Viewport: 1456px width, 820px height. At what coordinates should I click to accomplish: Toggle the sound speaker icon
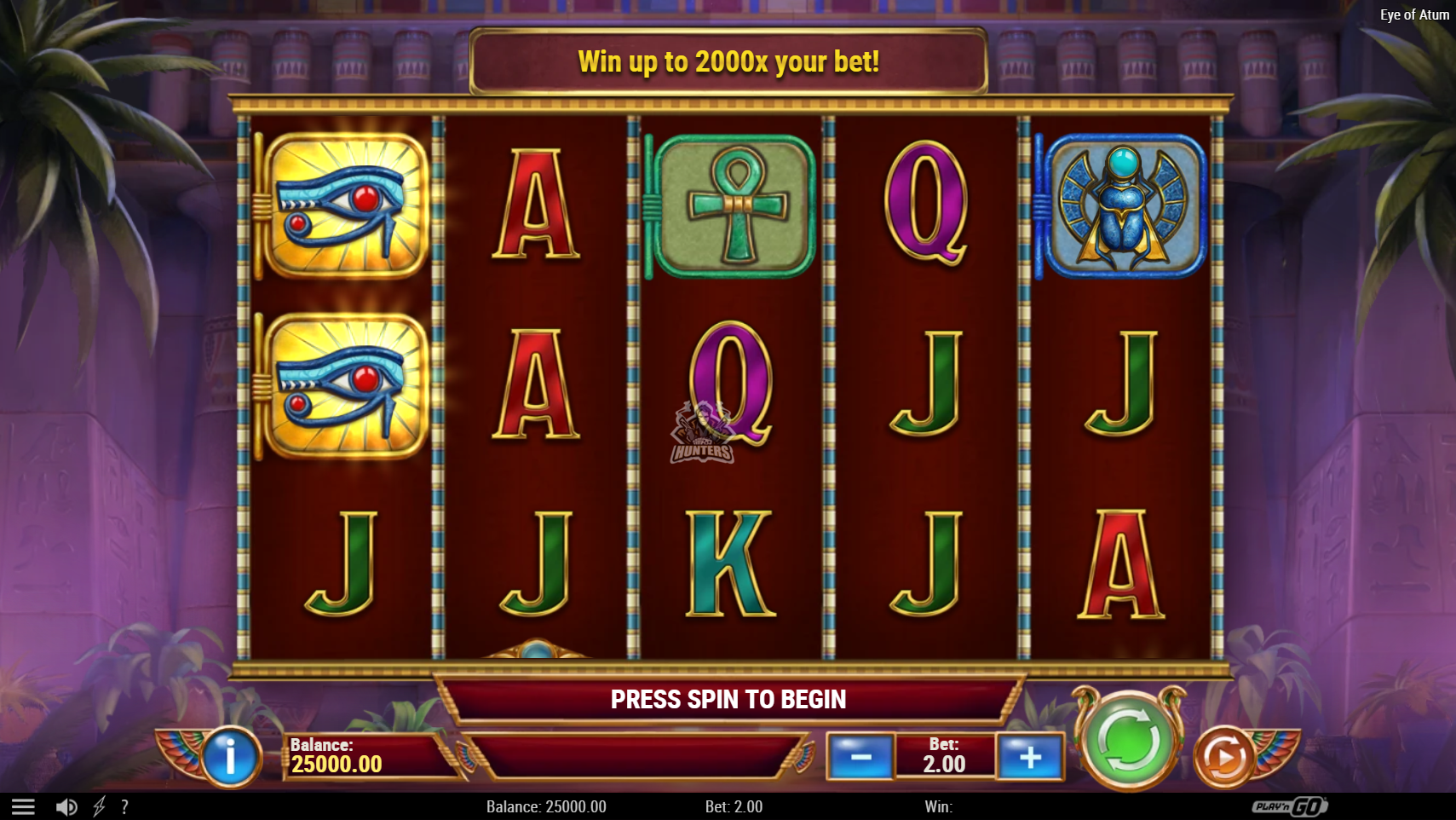[x=66, y=806]
